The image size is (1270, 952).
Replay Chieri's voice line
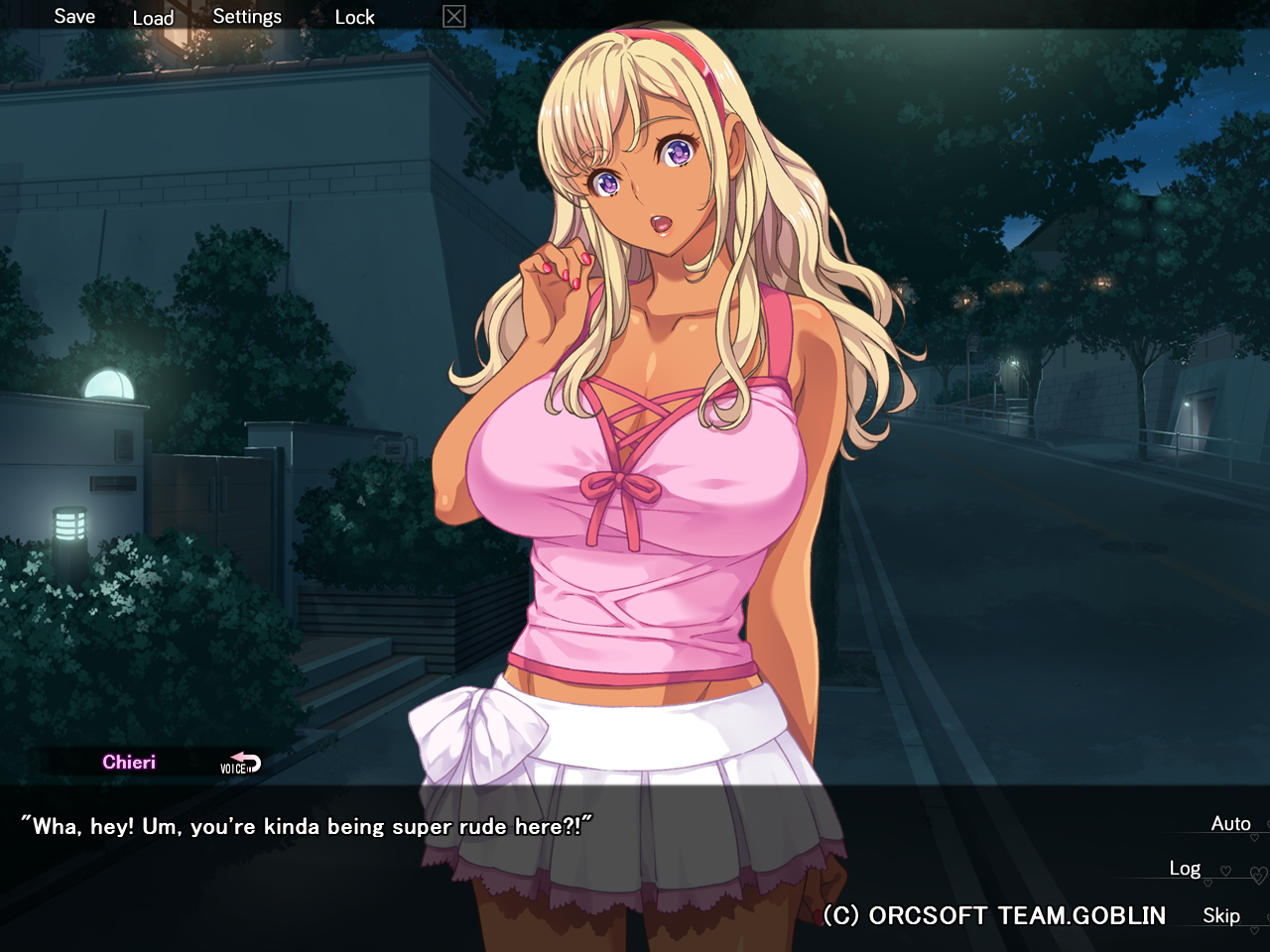click(x=240, y=764)
